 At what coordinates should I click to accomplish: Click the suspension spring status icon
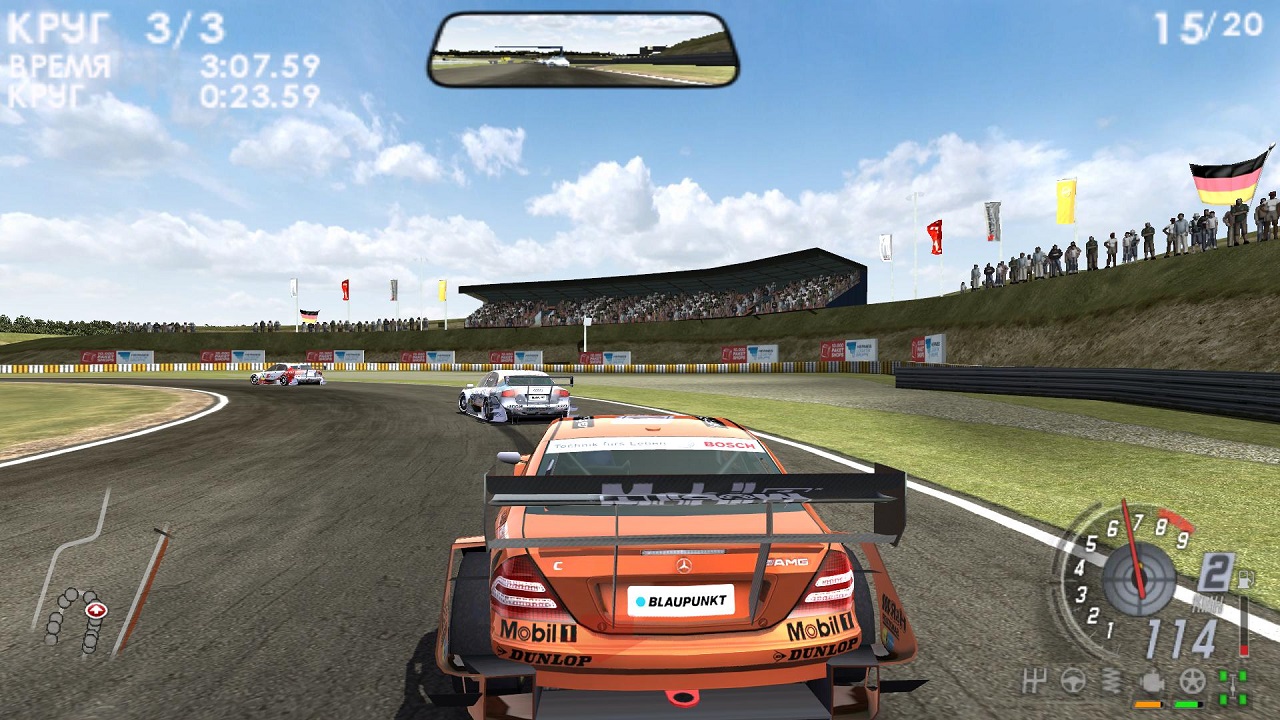[1110, 682]
